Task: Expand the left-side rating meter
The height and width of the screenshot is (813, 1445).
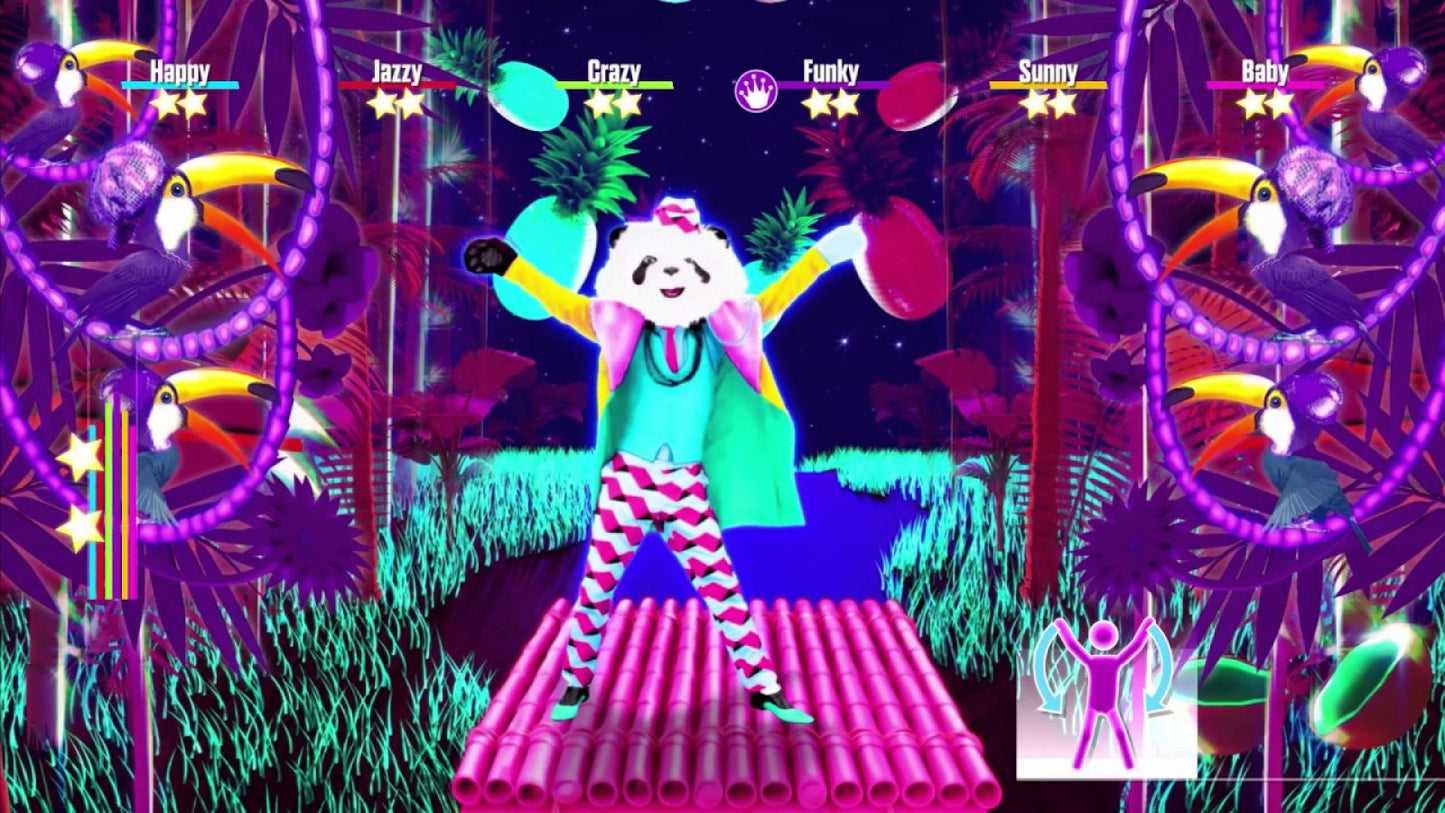Action: (110, 500)
